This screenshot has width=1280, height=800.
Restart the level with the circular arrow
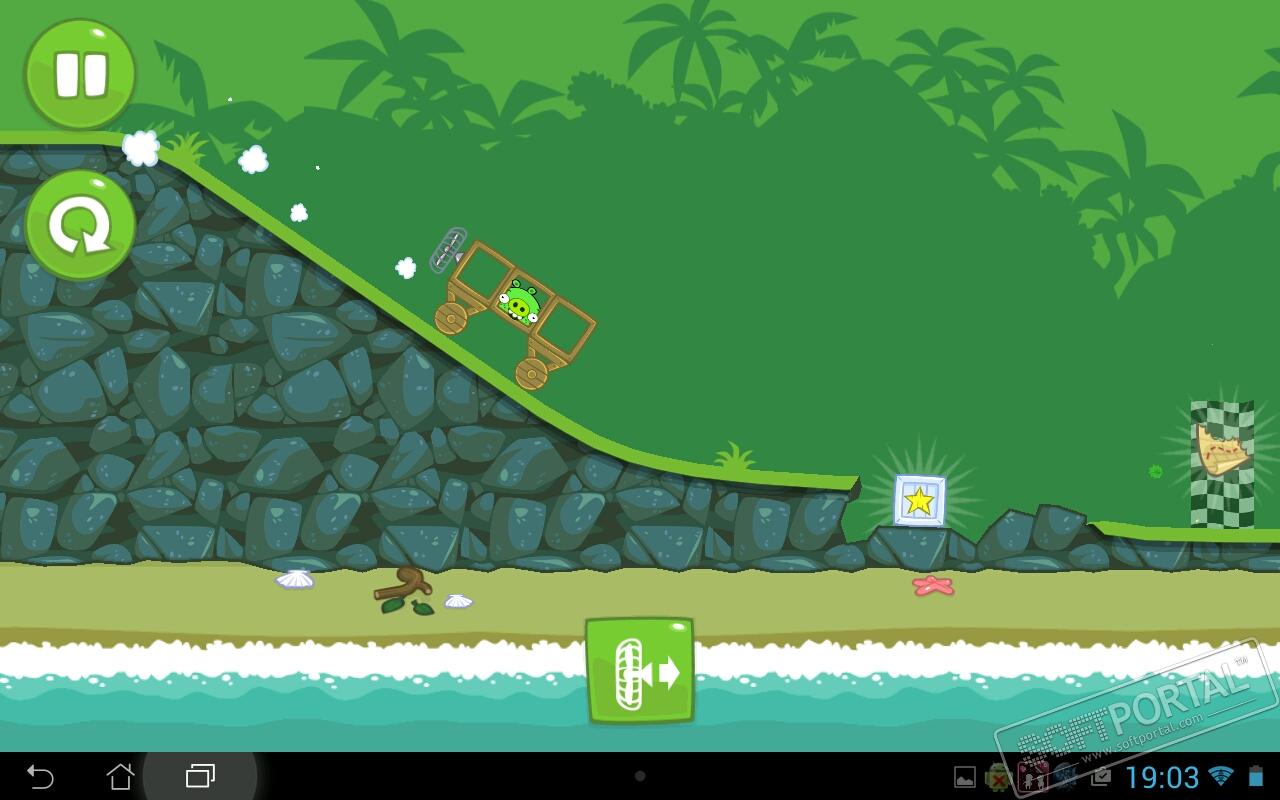coord(80,225)
